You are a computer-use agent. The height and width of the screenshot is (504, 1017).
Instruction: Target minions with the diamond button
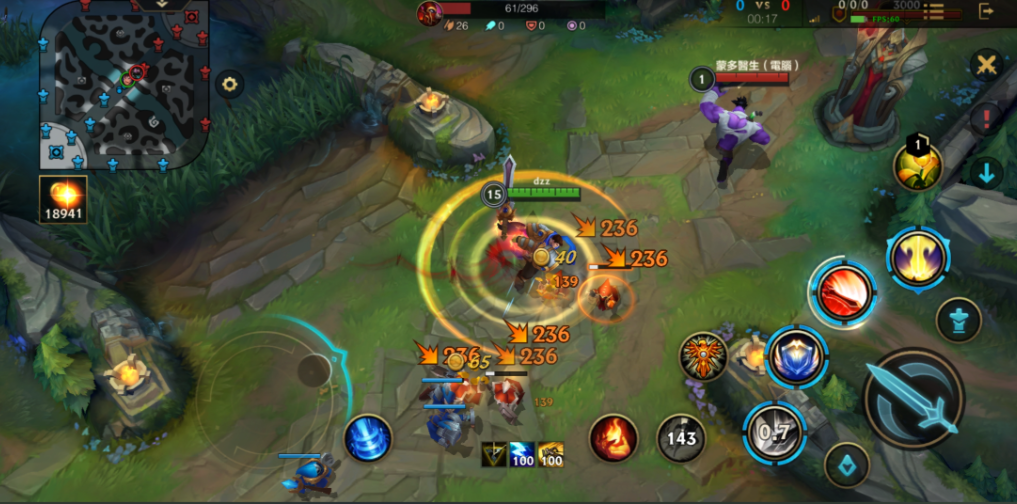tap(846, 465)
